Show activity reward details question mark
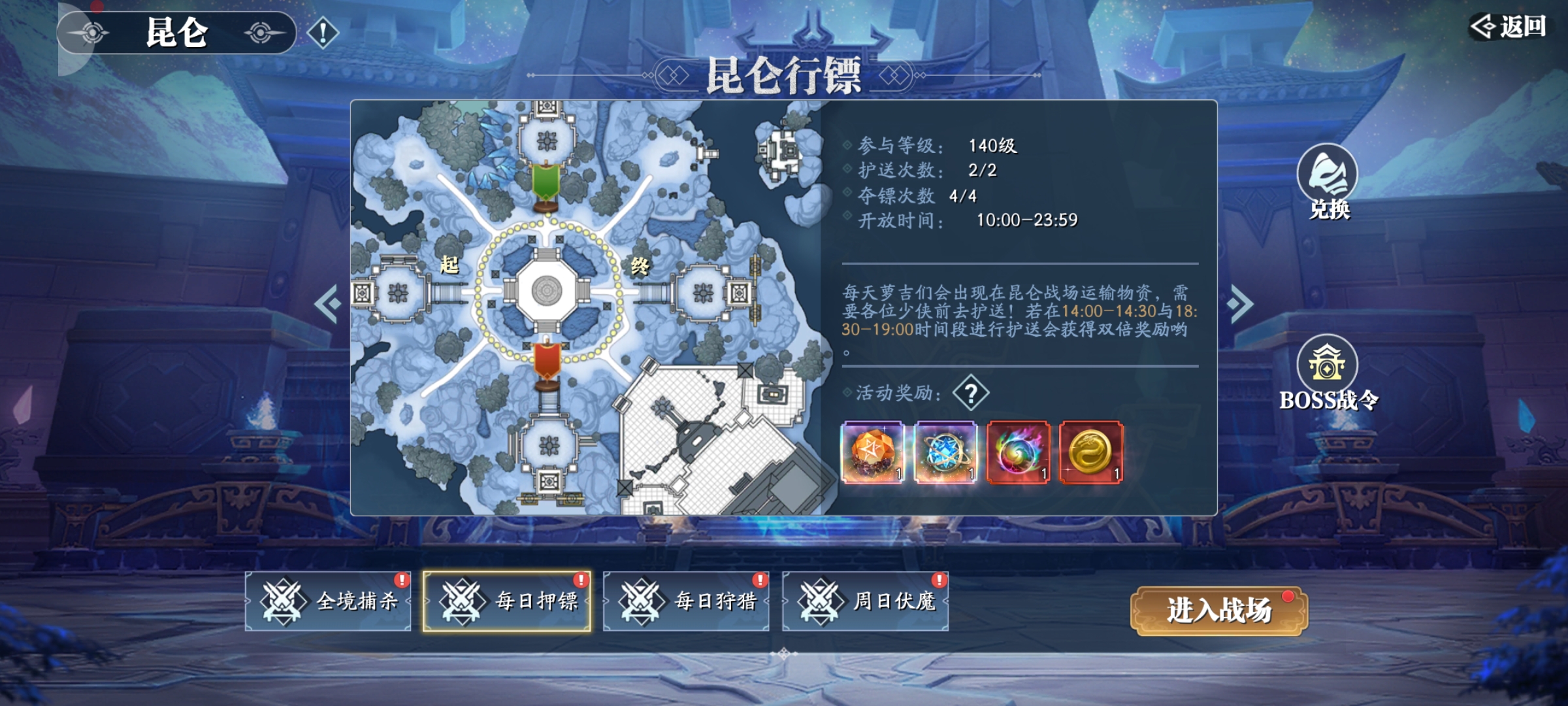The image size is (1568, 706). pos(971,393)
